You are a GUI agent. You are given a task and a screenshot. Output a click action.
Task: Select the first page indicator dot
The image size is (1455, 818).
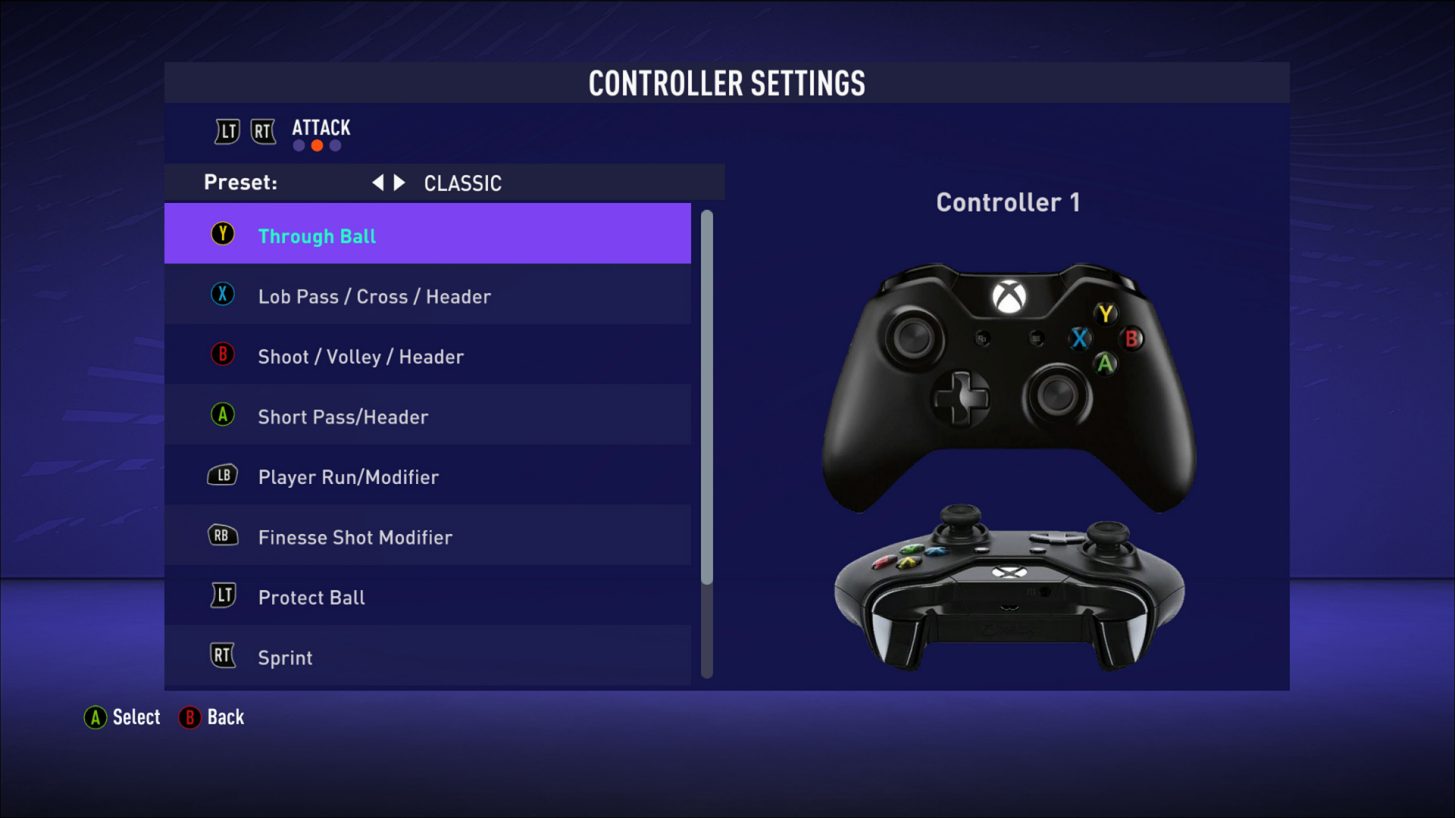coord(299,145)
